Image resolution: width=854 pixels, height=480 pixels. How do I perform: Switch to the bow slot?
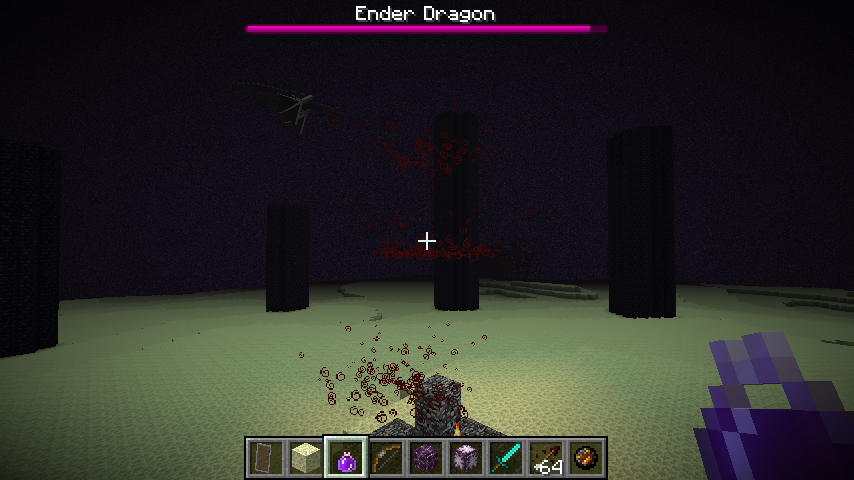click(386, 458)
